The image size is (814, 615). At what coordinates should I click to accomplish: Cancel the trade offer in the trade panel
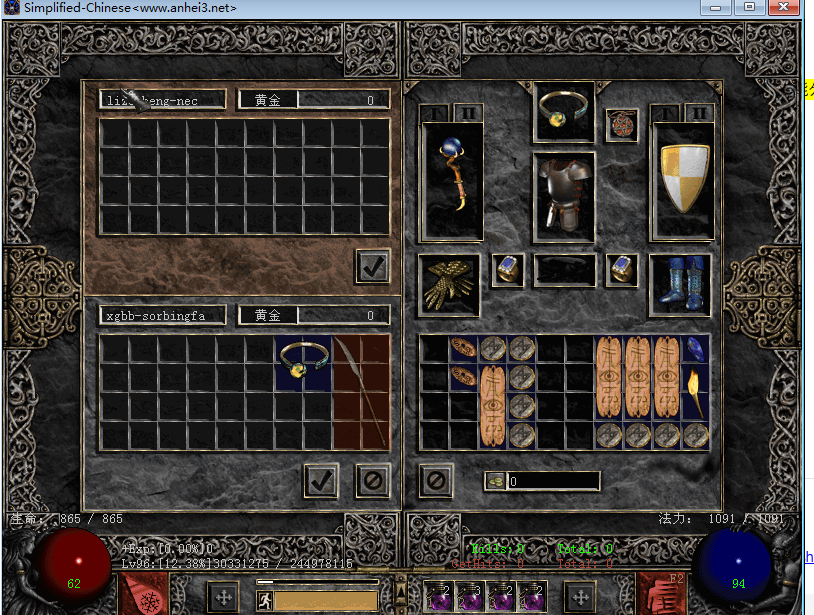tap(372, 480)
